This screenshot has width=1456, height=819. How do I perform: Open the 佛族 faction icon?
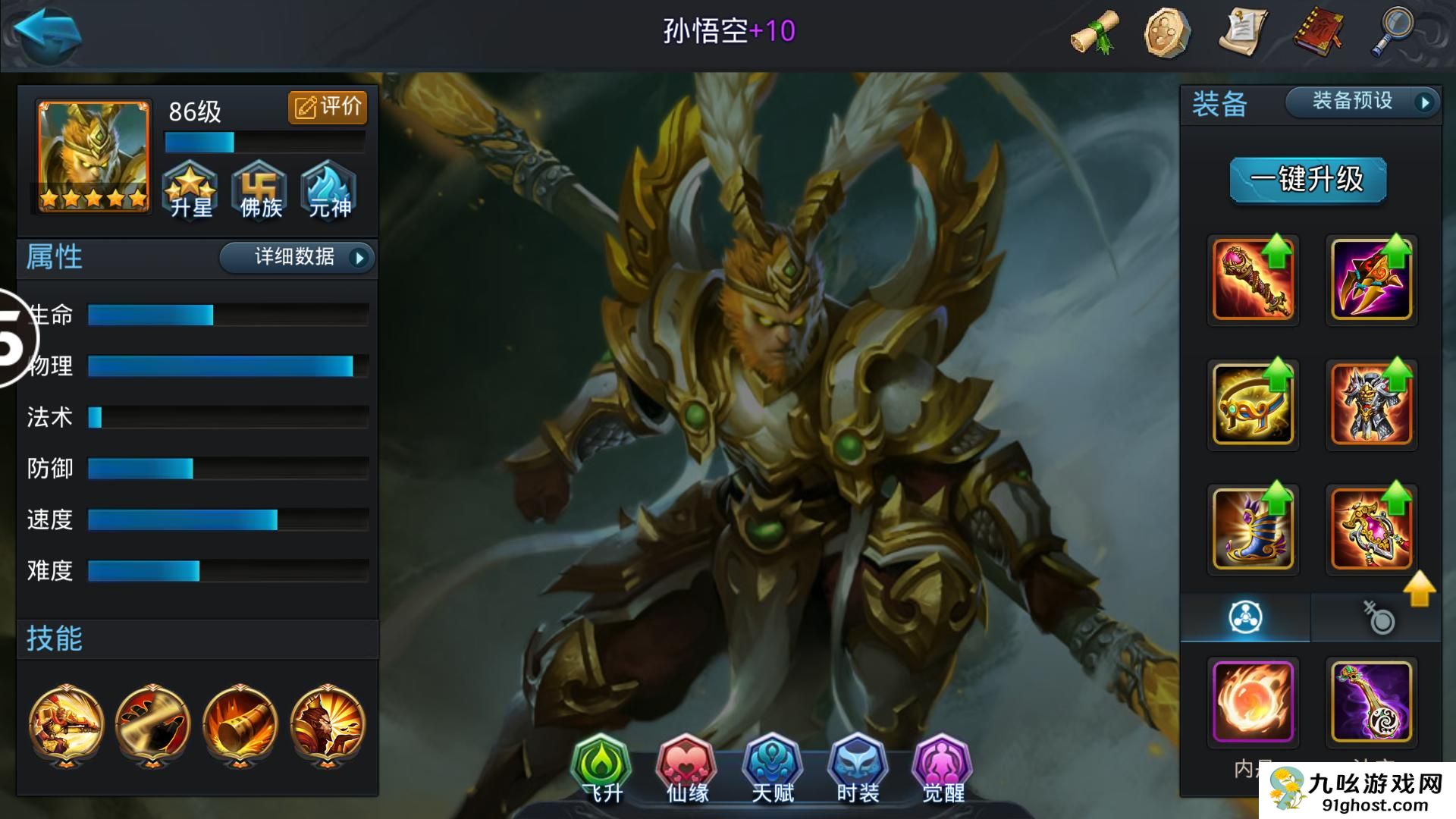260,190
